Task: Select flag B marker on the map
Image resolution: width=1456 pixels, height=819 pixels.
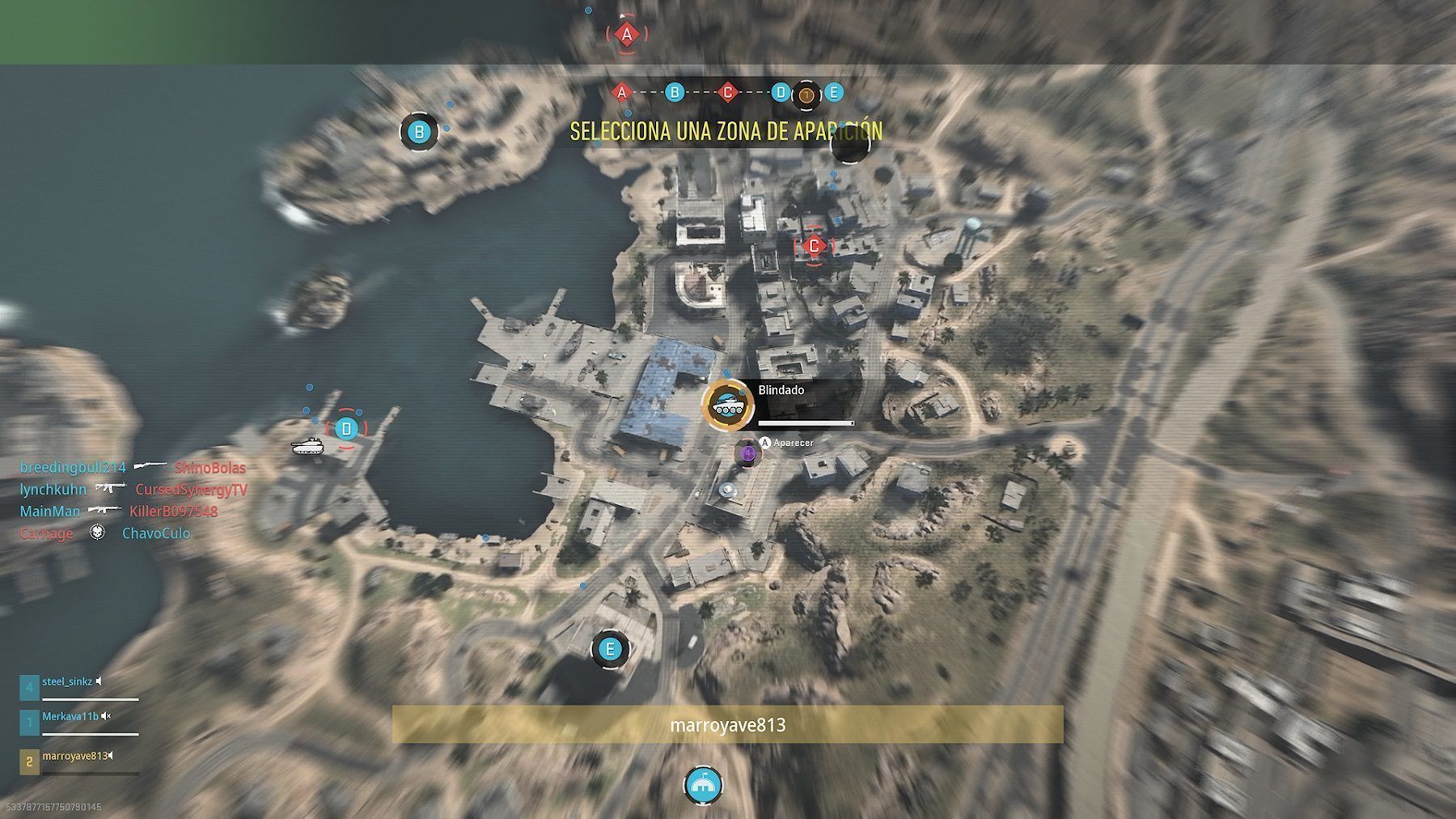Action: pyautogui.click(x=419, y=131)
